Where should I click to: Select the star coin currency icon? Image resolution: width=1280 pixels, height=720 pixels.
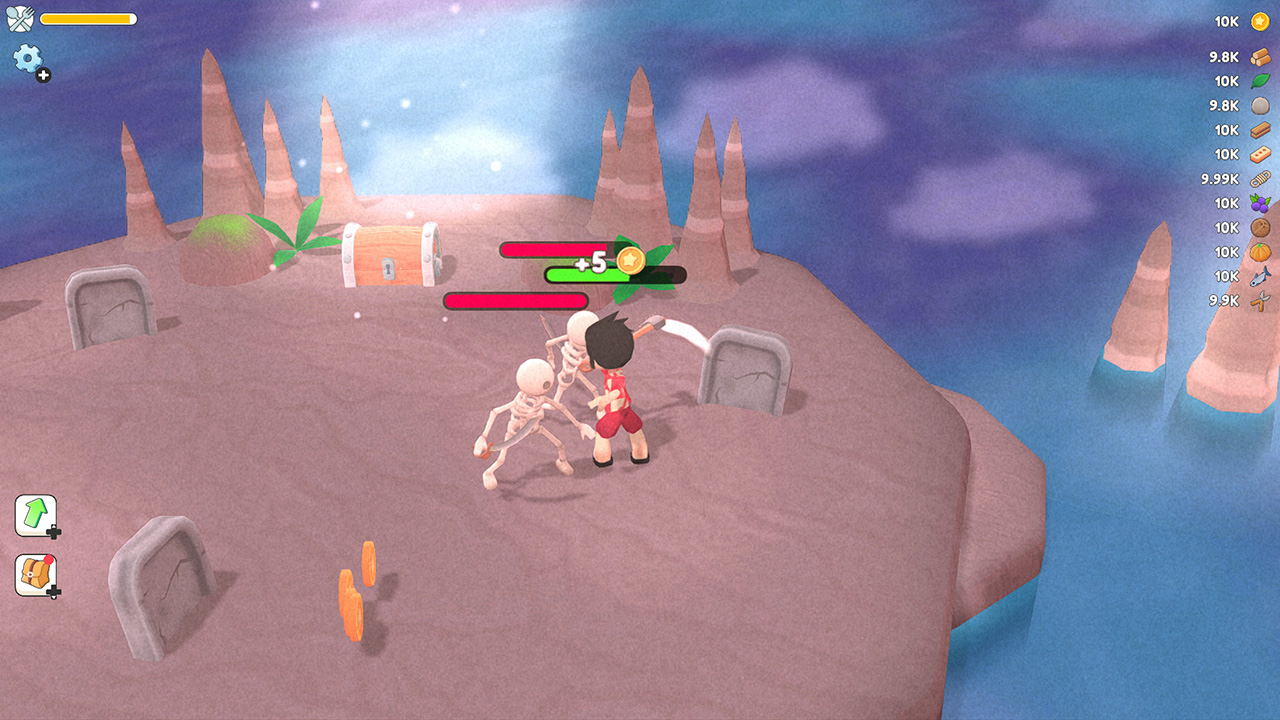point(1258,20)
